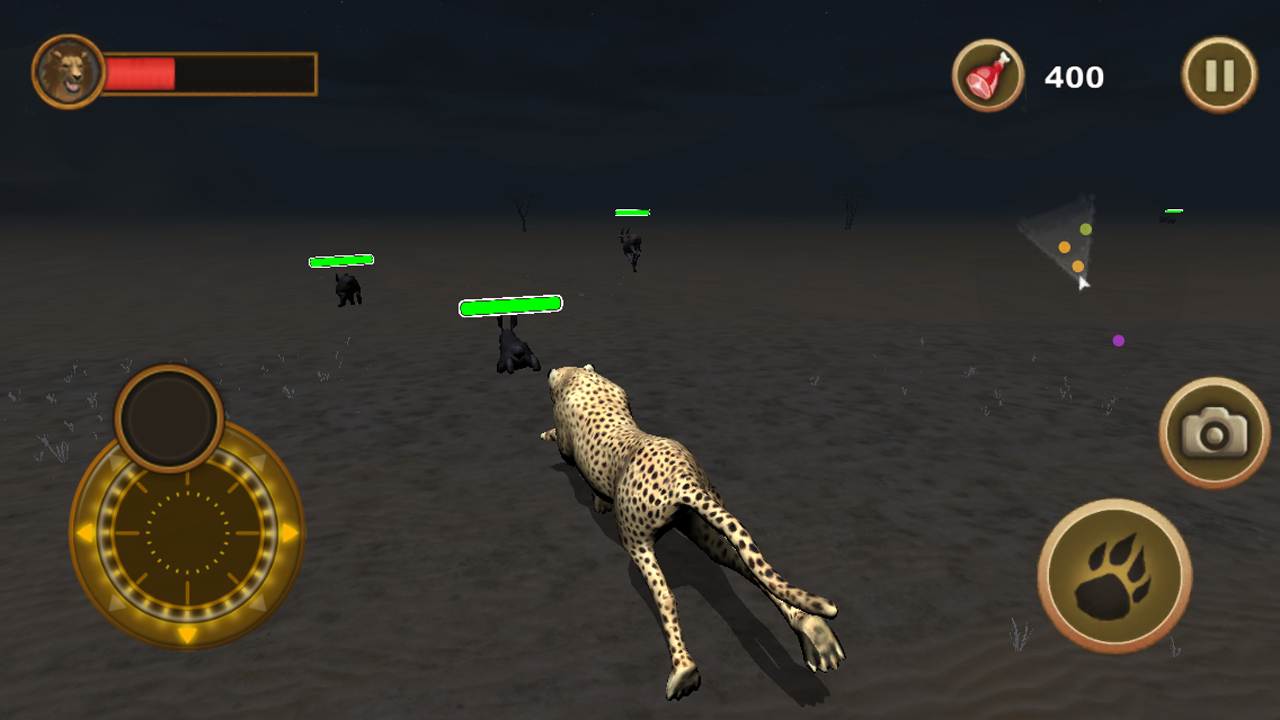1280x720 pixels.
Task: Click the red health bar at top left
Action: coord(140,70)
